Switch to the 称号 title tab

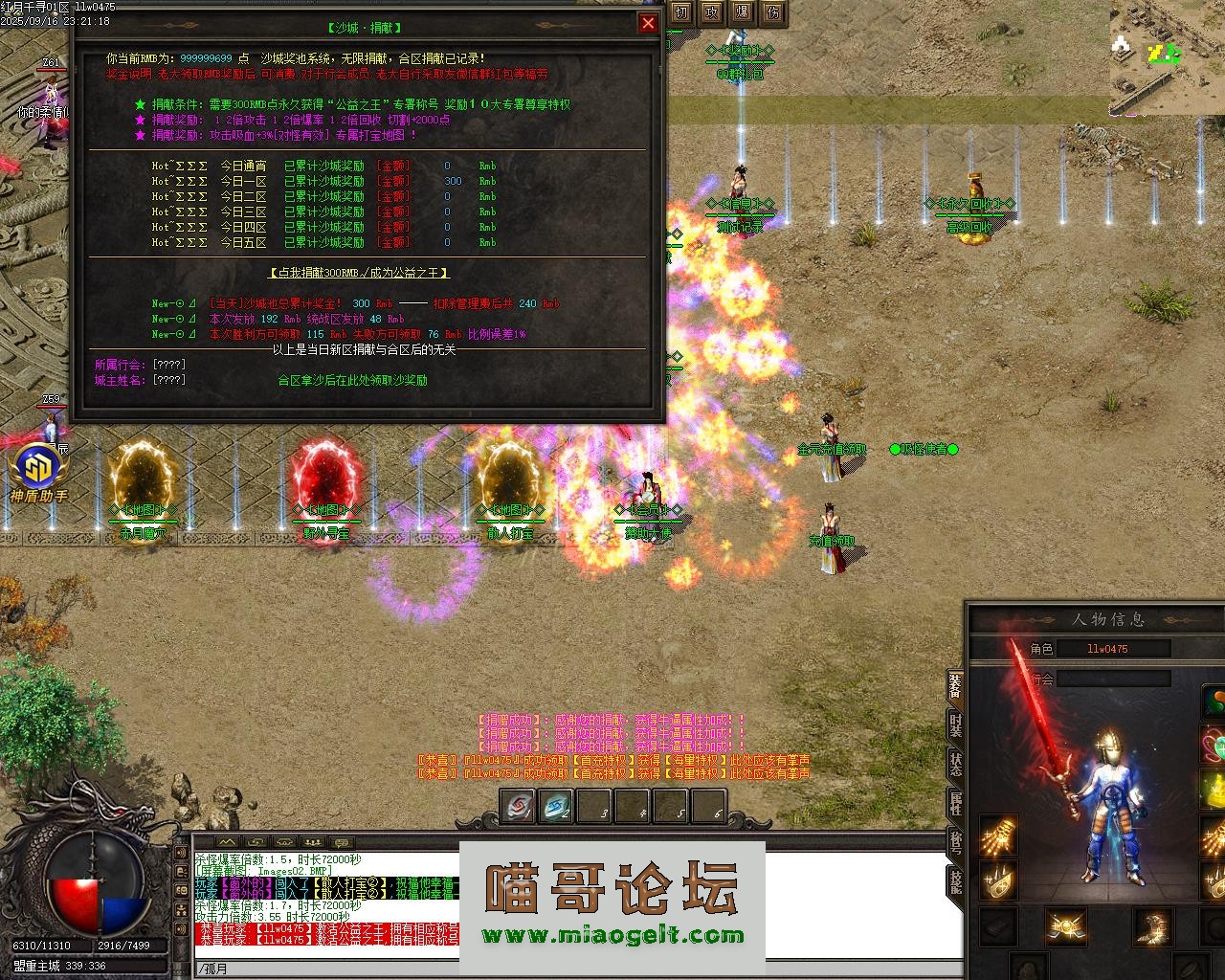tap(955, 841)
